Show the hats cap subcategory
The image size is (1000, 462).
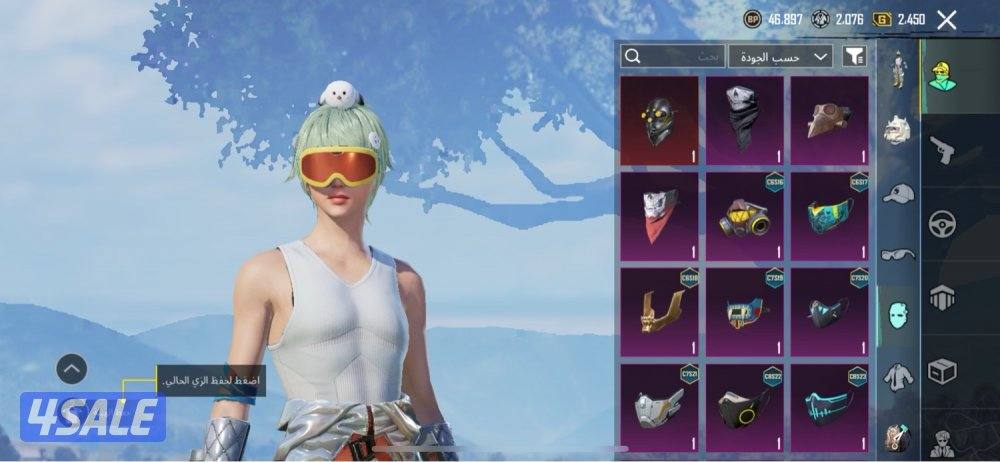[898, 193]
